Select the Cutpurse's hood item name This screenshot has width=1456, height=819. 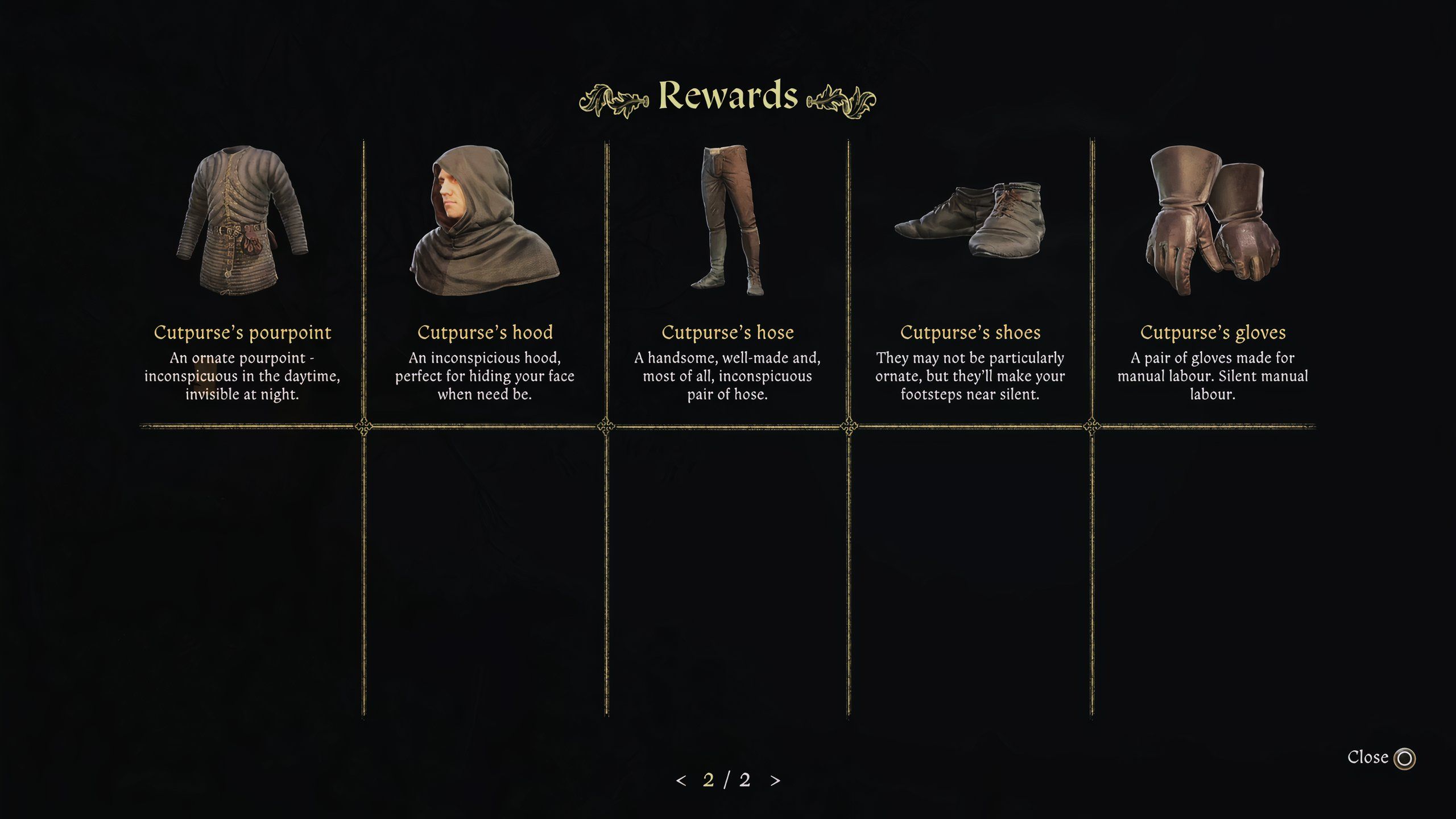(485, 333)
